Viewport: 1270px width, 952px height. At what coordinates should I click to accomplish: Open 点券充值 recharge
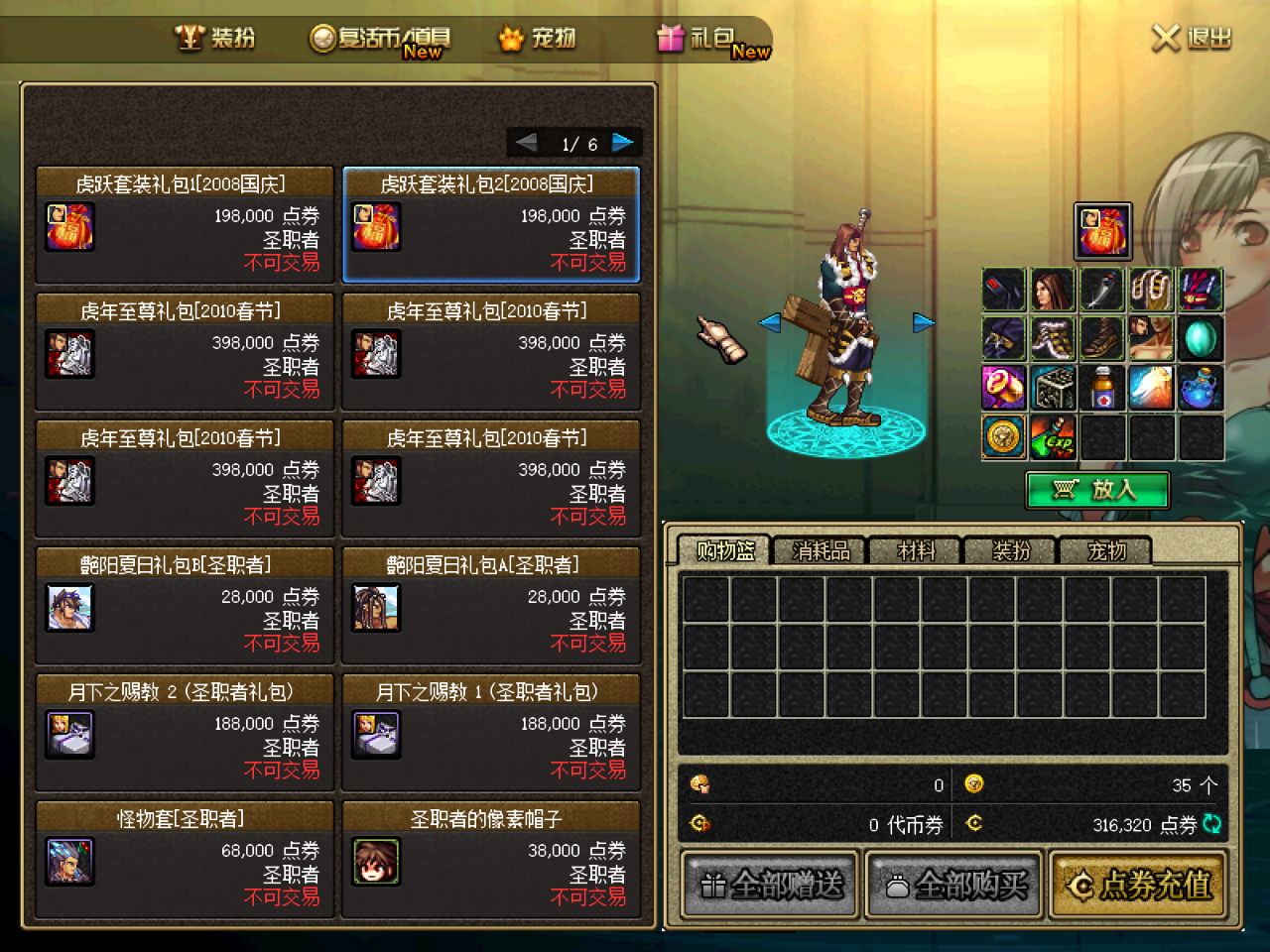tap(1139, 885)
